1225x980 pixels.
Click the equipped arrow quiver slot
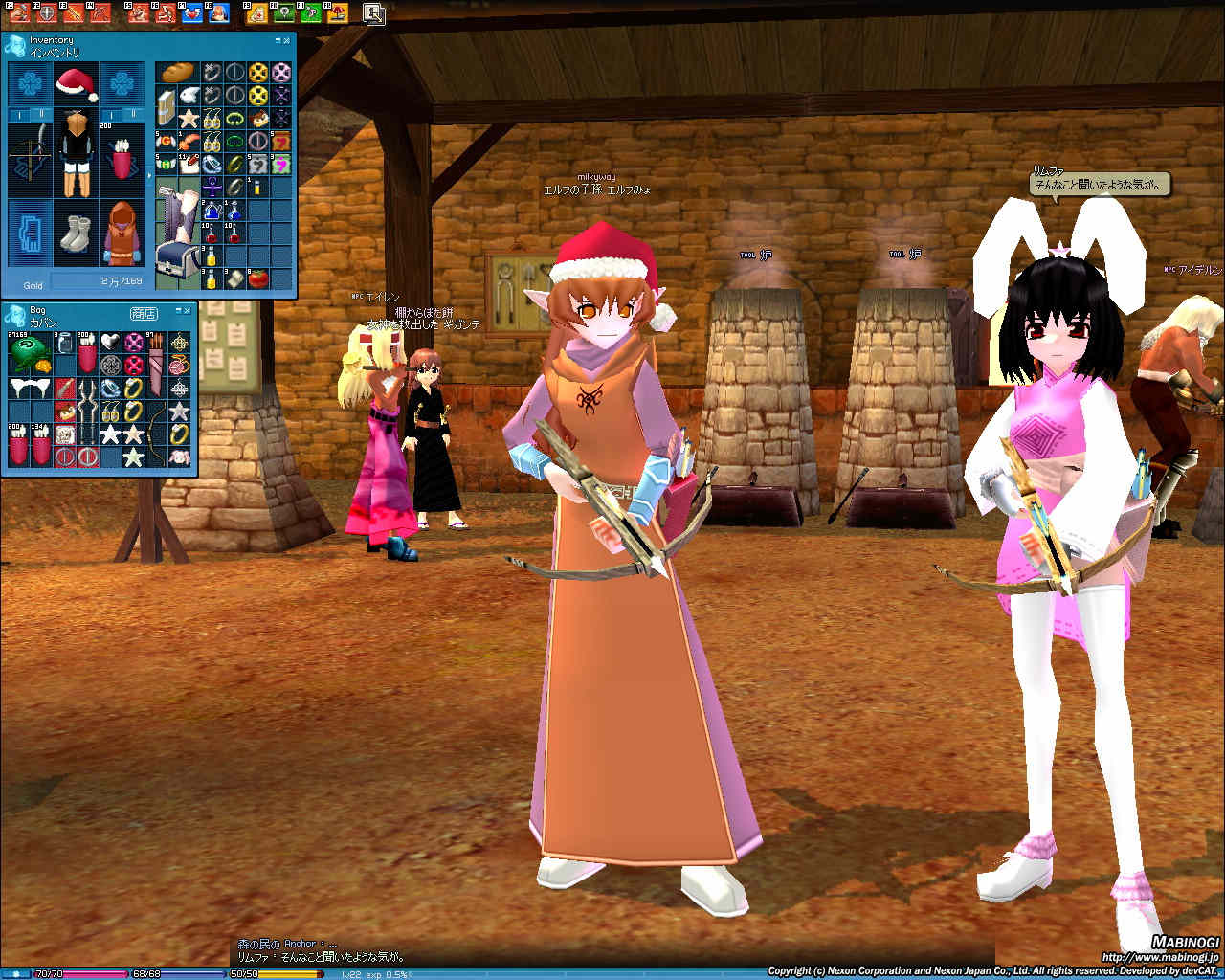122,155
